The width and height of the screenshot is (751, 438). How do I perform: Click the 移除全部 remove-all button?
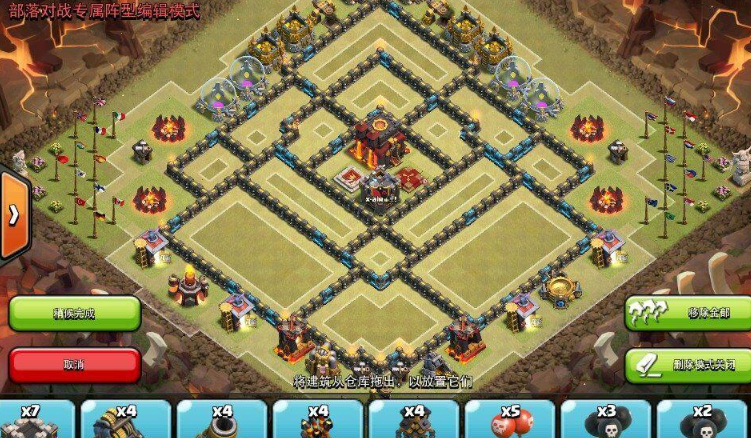click(x=688, y=313)
